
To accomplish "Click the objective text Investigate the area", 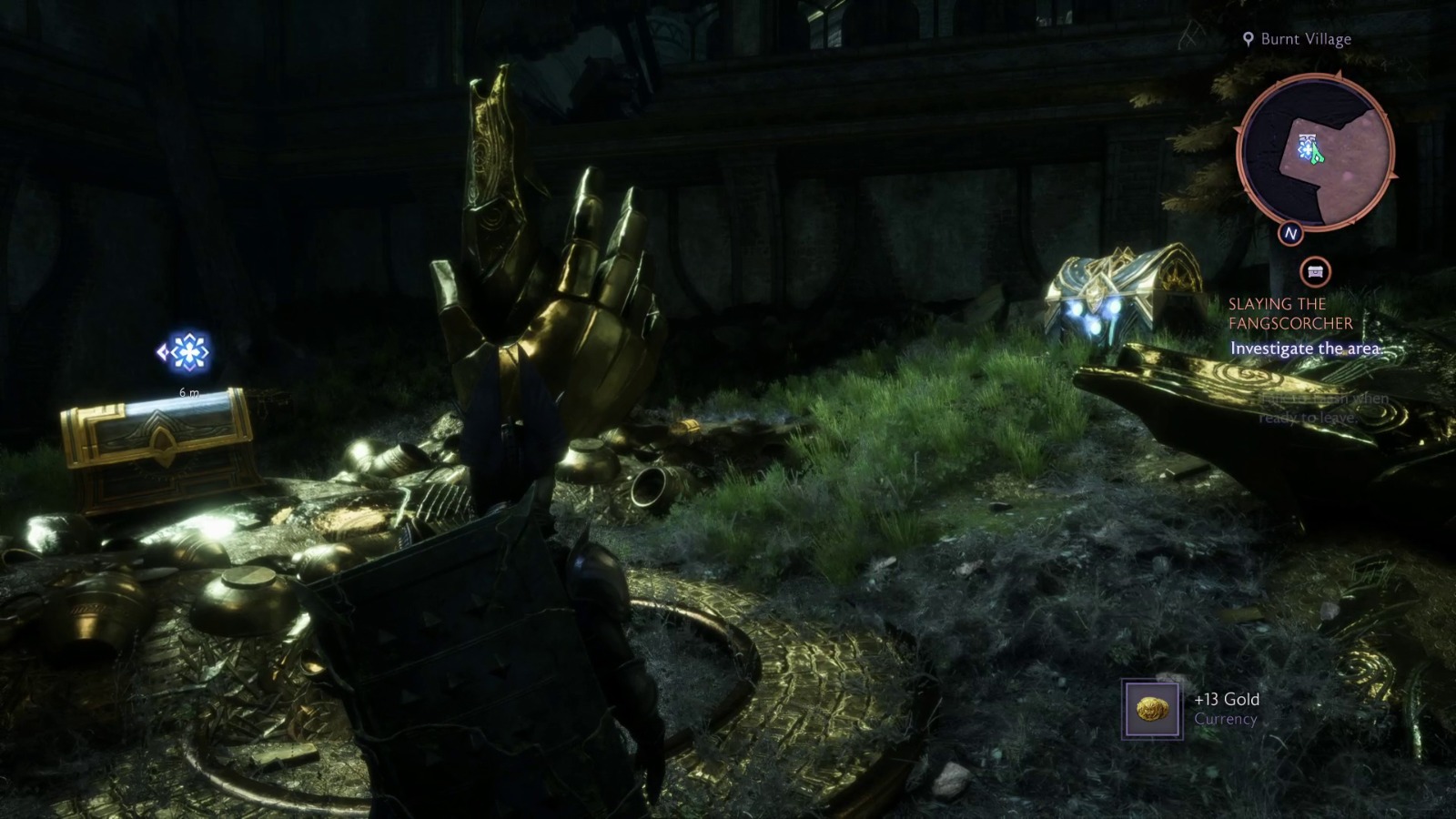I will [x=1305, y=348].
